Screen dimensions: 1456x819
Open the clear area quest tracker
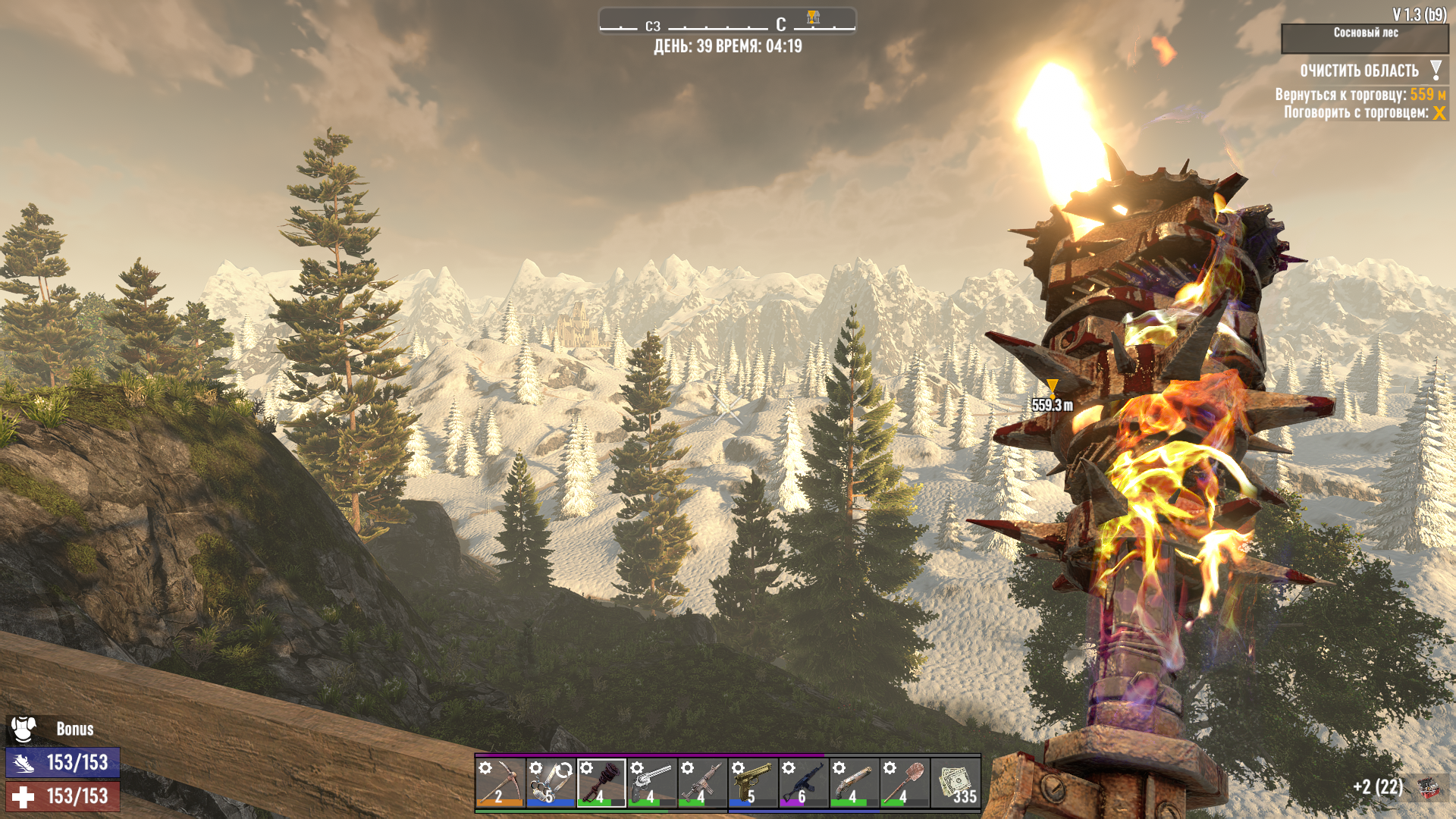click(x=1360, y=71)
